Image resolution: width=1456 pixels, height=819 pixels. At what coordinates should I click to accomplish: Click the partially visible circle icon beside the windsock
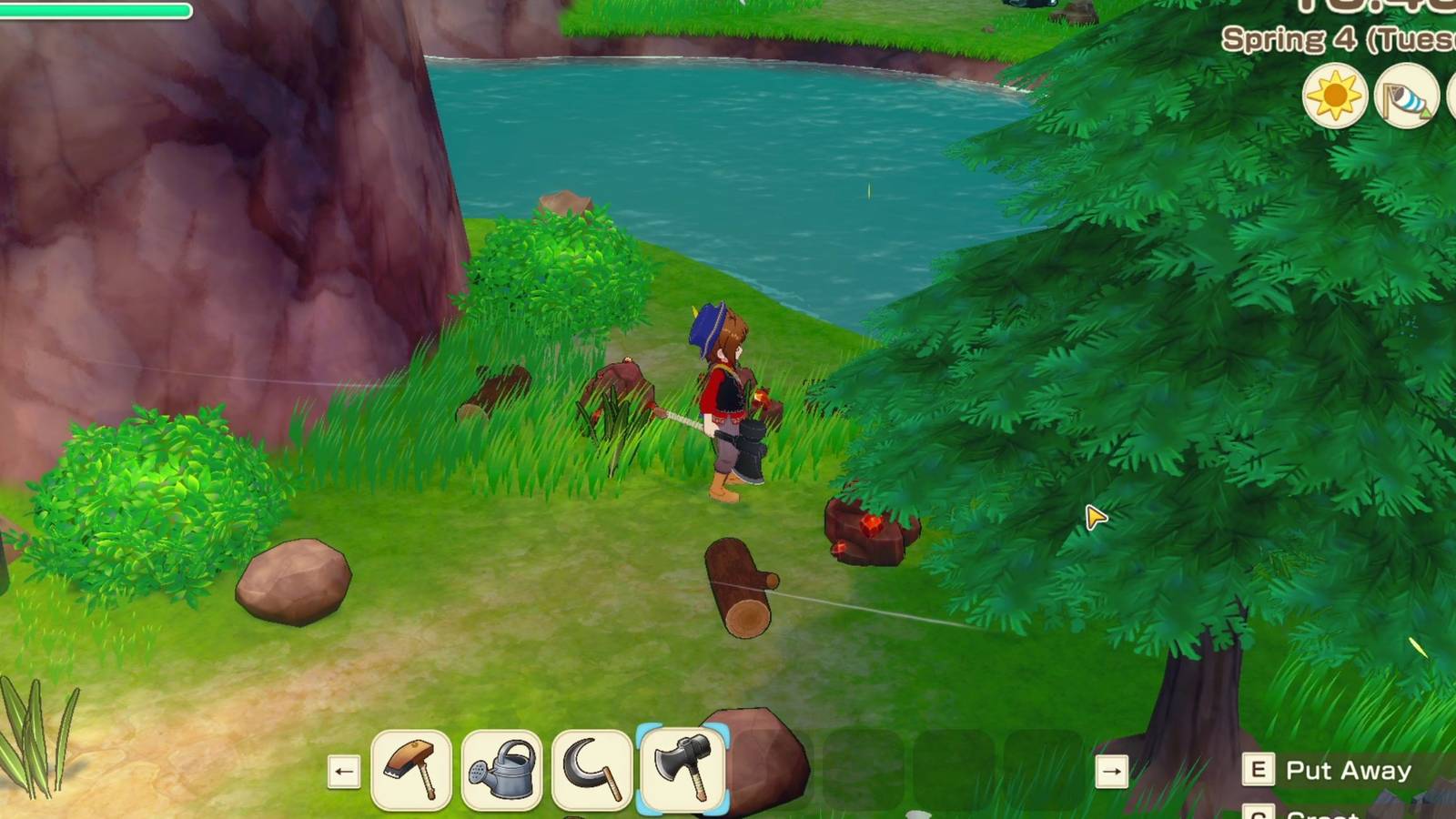point(1453,95)
